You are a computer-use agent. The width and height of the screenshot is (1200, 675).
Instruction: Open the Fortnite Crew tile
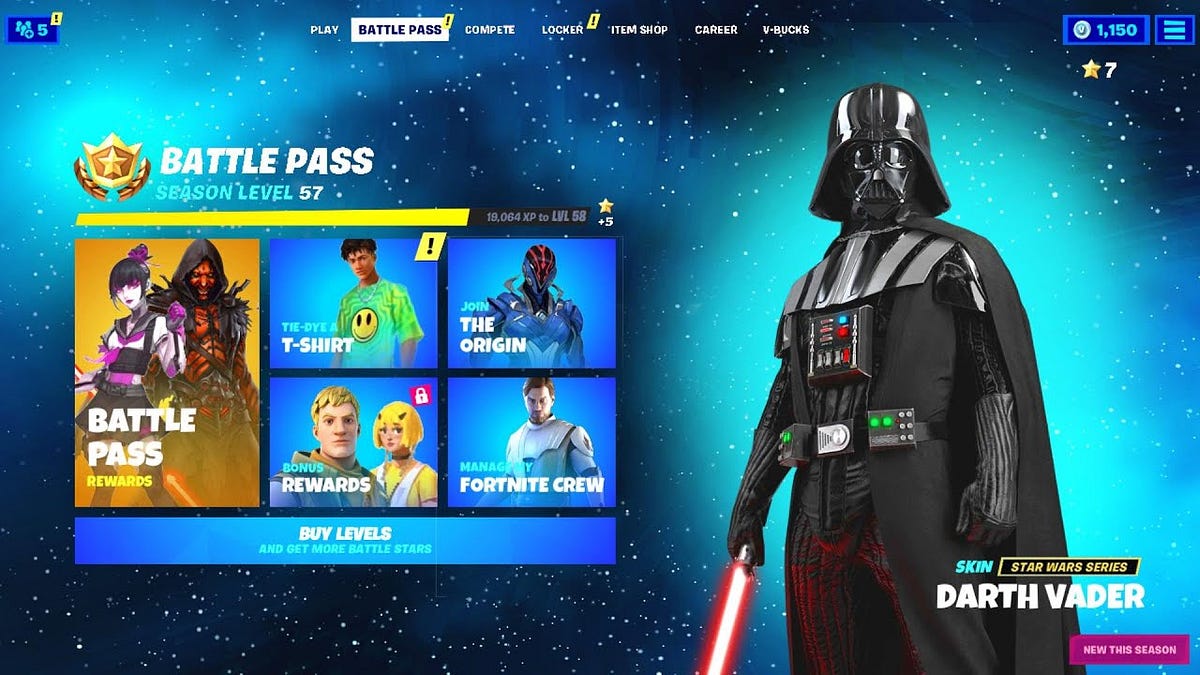pyautogui.click(x=531, y=441)
